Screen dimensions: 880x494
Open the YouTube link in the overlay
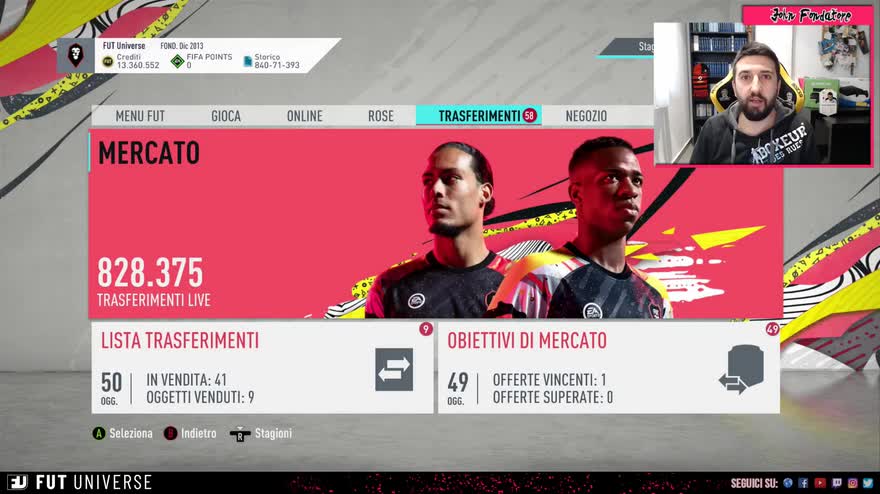(x=820, y=483)
